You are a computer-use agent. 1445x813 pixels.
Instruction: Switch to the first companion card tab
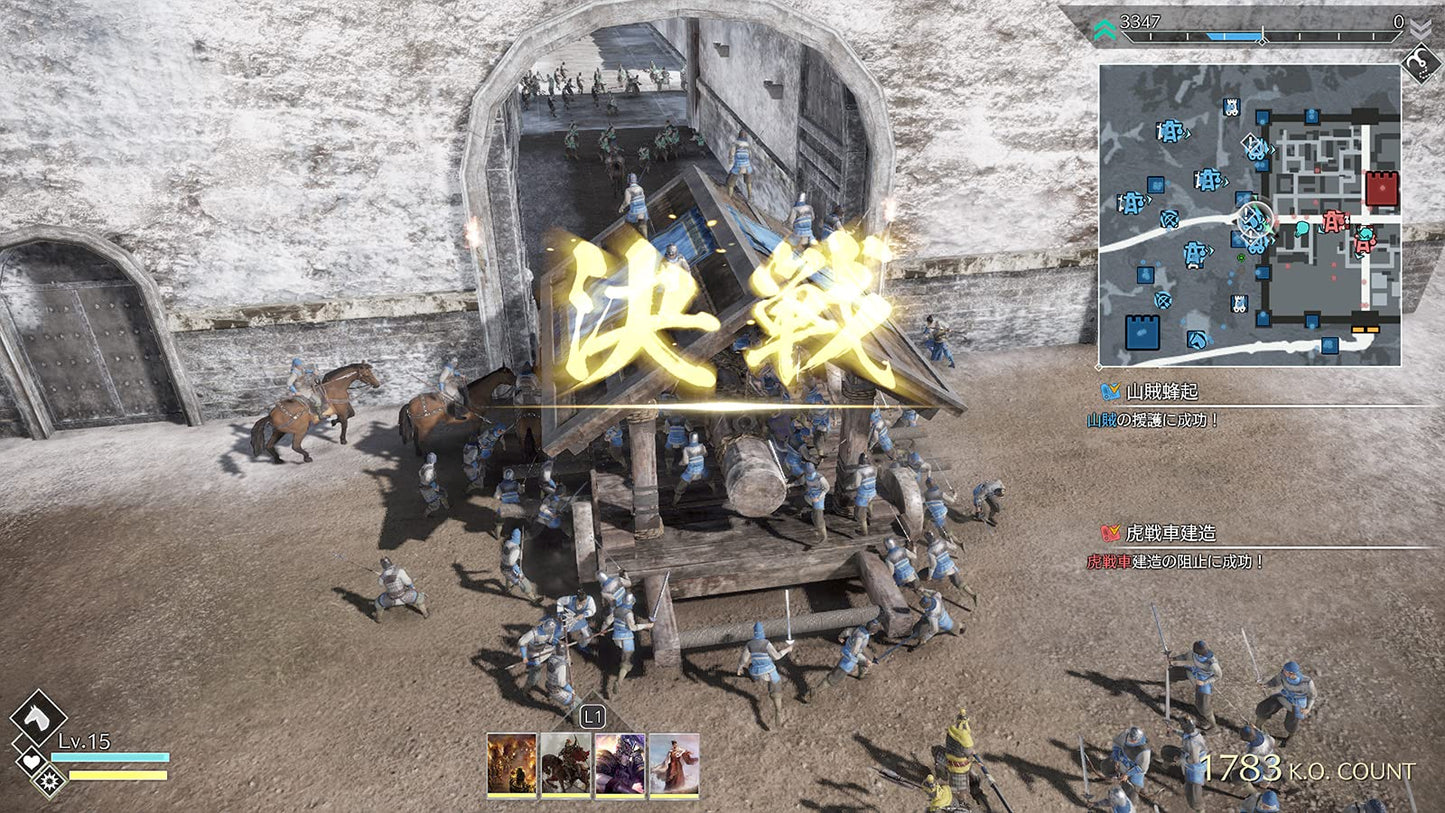(511, 766)
